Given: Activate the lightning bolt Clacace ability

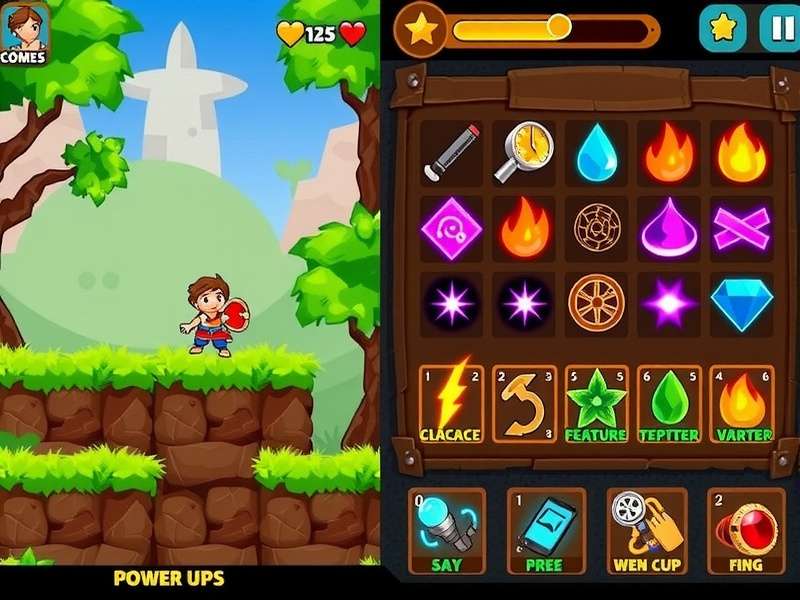Looking at the screenshot, I should (451, 404).
